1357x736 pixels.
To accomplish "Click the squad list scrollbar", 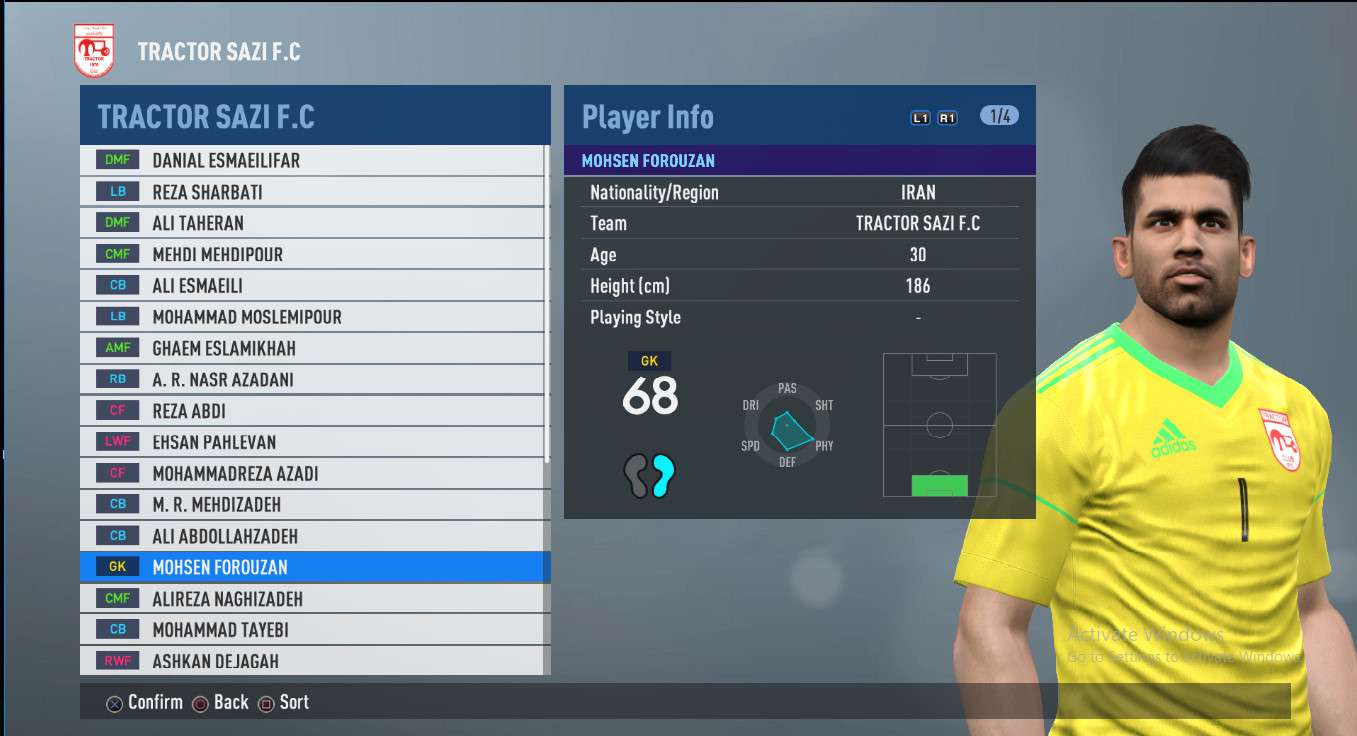I will click(x=546, y=300).
